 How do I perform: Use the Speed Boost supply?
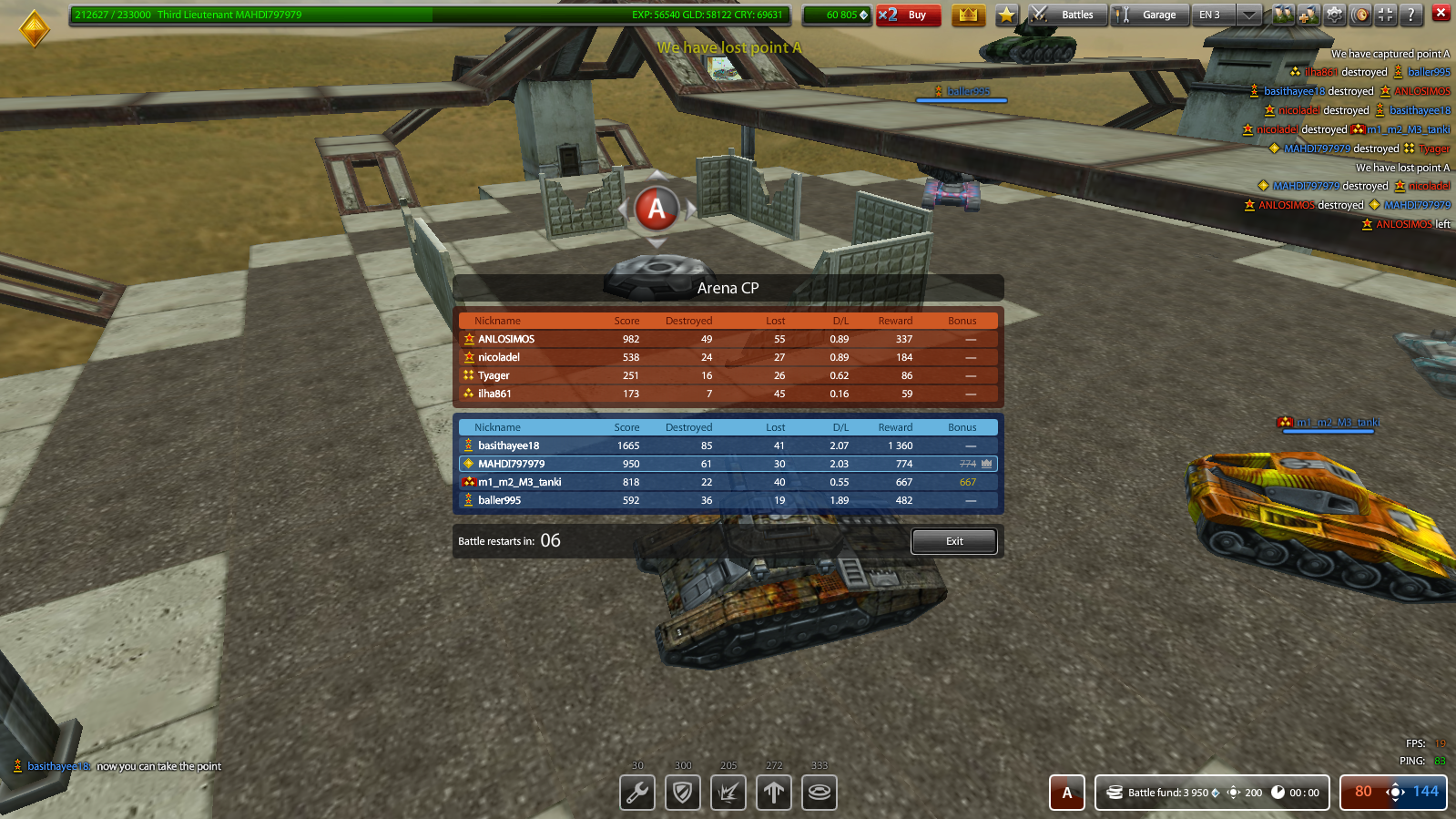[x=774, y=793]
